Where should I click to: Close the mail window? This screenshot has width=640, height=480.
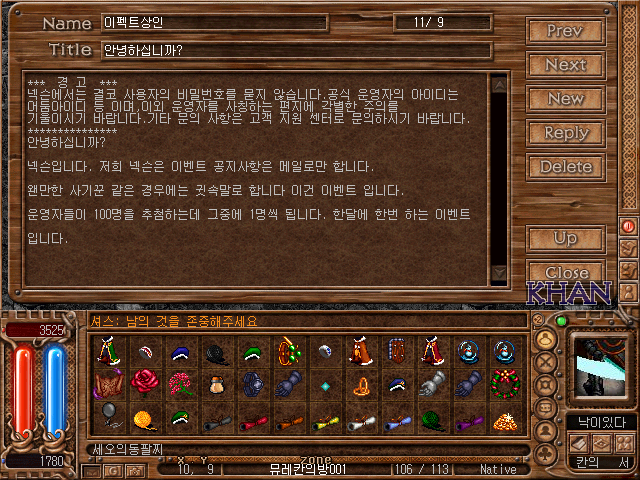click(x=565, y=272)
